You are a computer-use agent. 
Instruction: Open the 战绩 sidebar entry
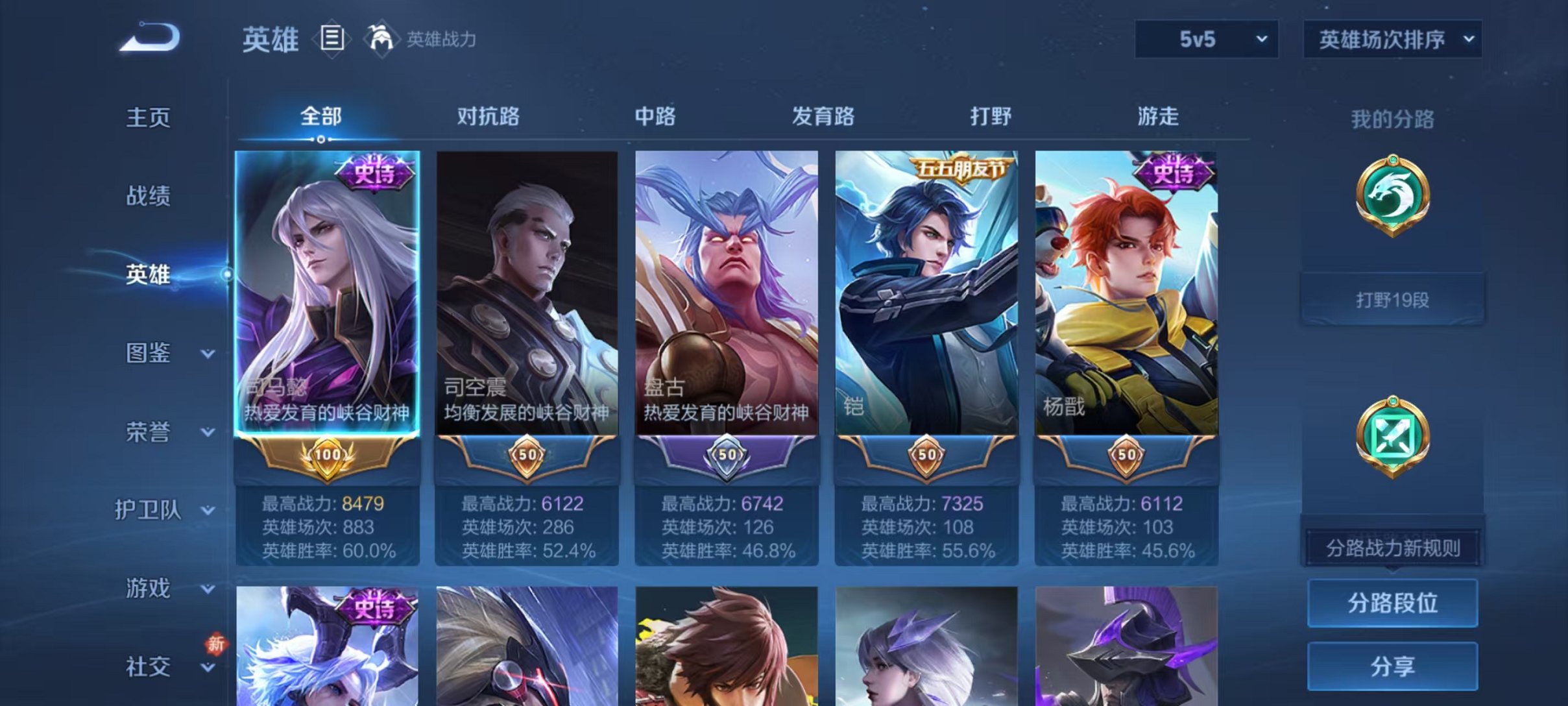coord(147,196)
